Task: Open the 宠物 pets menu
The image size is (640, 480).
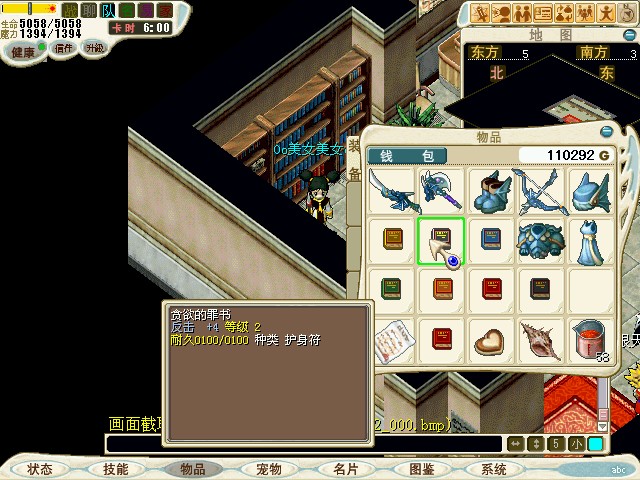Action: click(268, 468)
